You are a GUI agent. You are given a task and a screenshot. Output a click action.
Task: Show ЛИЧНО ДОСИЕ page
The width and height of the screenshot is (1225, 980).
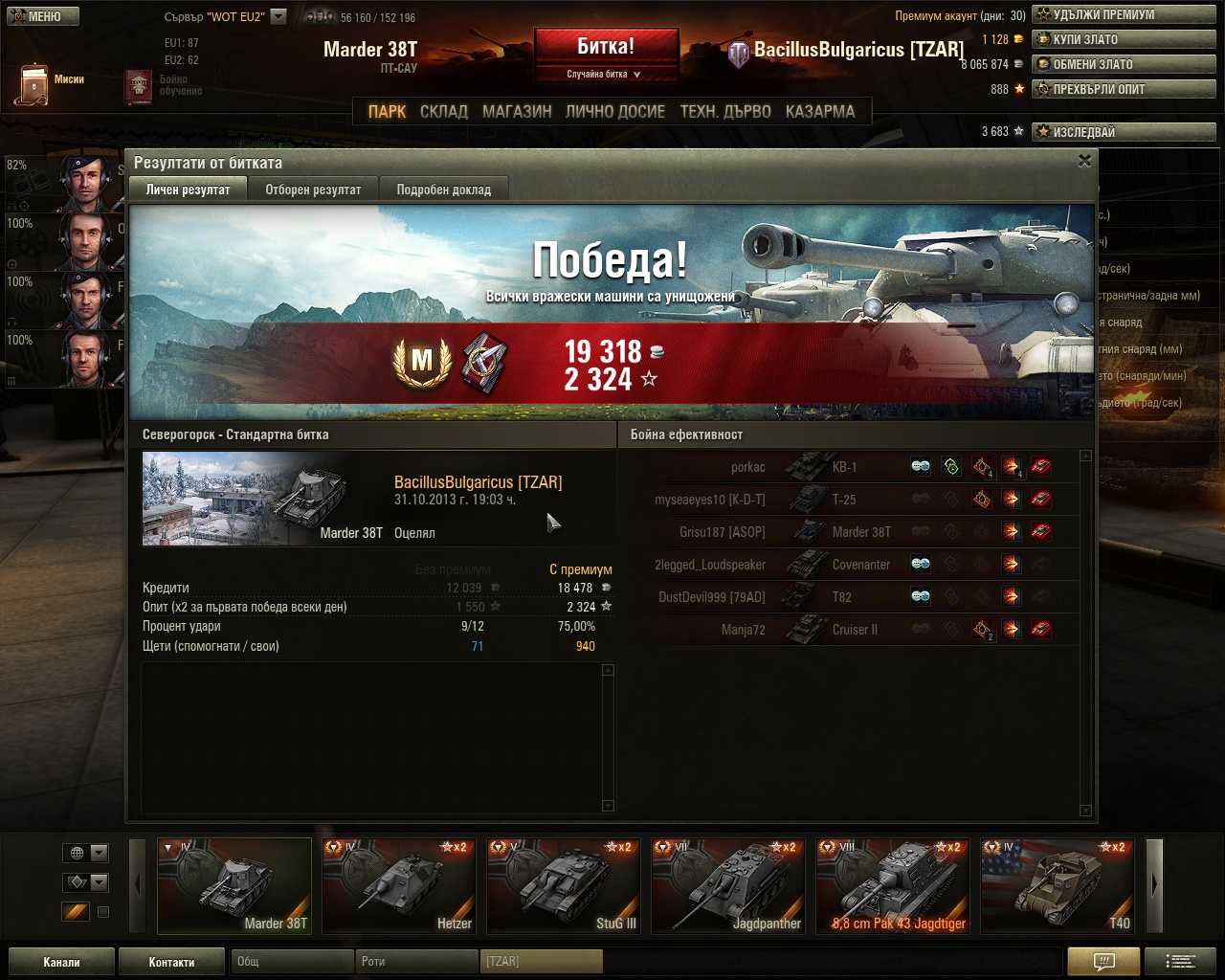tap(615, 111)
